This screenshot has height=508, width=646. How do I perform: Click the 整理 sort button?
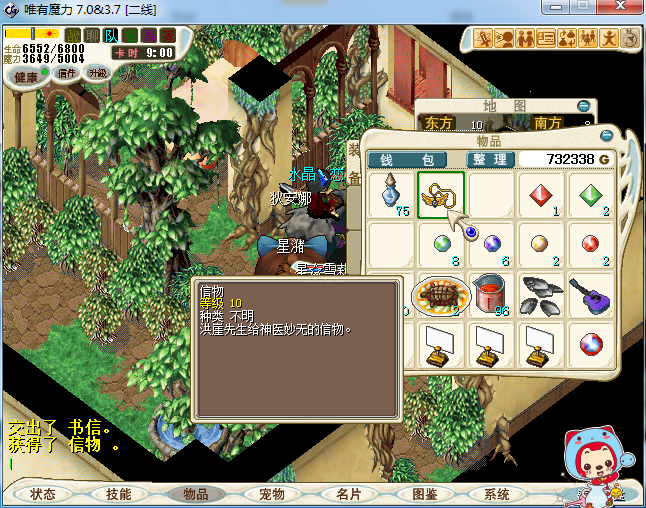click(x=490, y=160)
